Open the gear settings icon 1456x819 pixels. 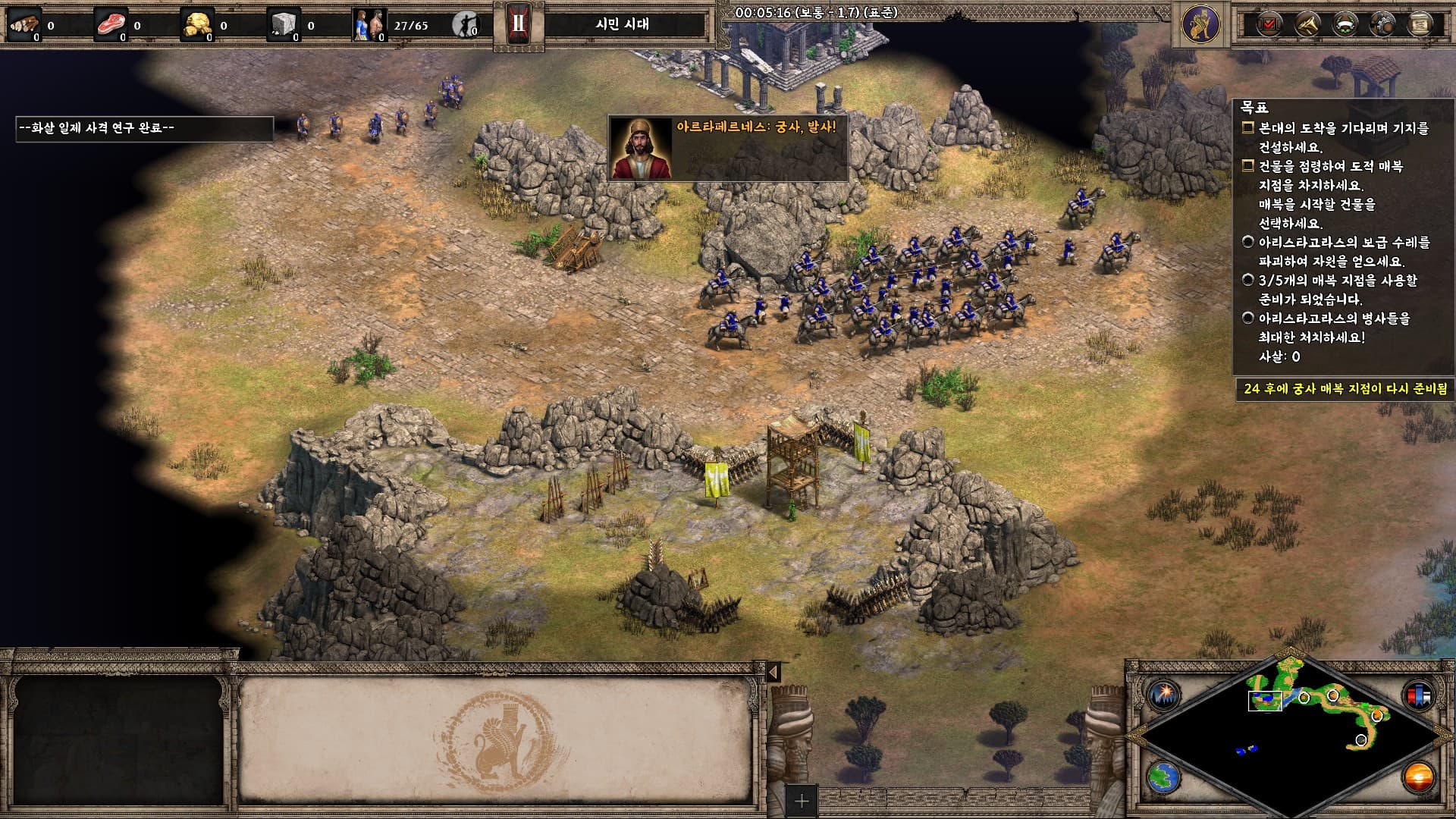click(1382, 24)
